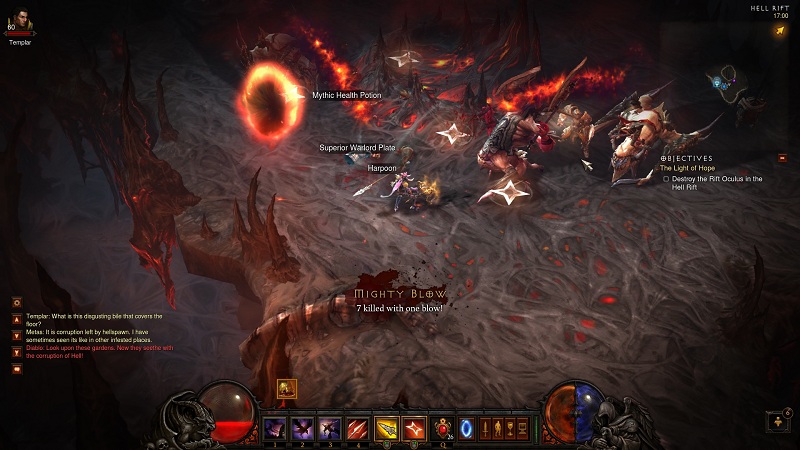The width and height of the screenshot is (800, 450).
Task: Use the red claw slash skill
Action: coord(357,428)
